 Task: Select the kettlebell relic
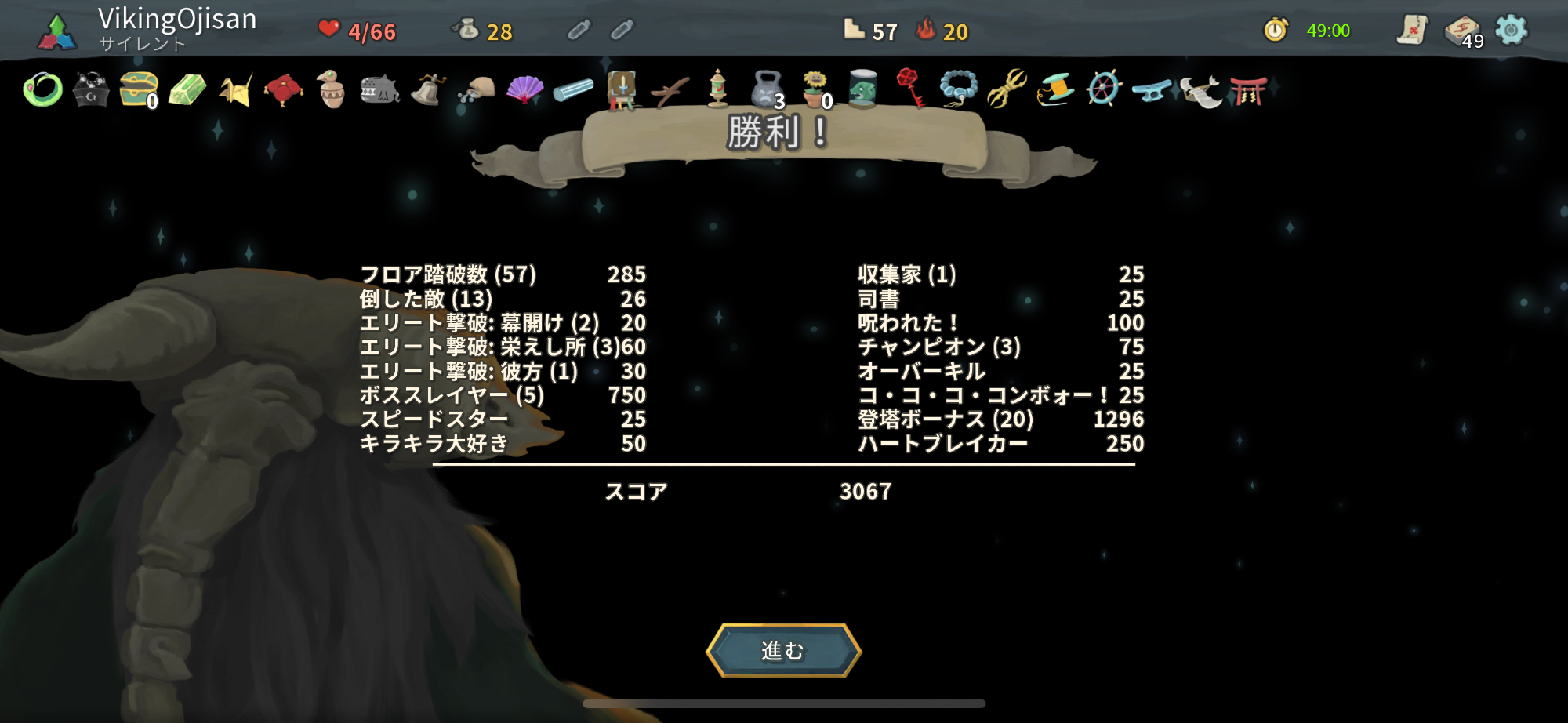tap(766, 90)
